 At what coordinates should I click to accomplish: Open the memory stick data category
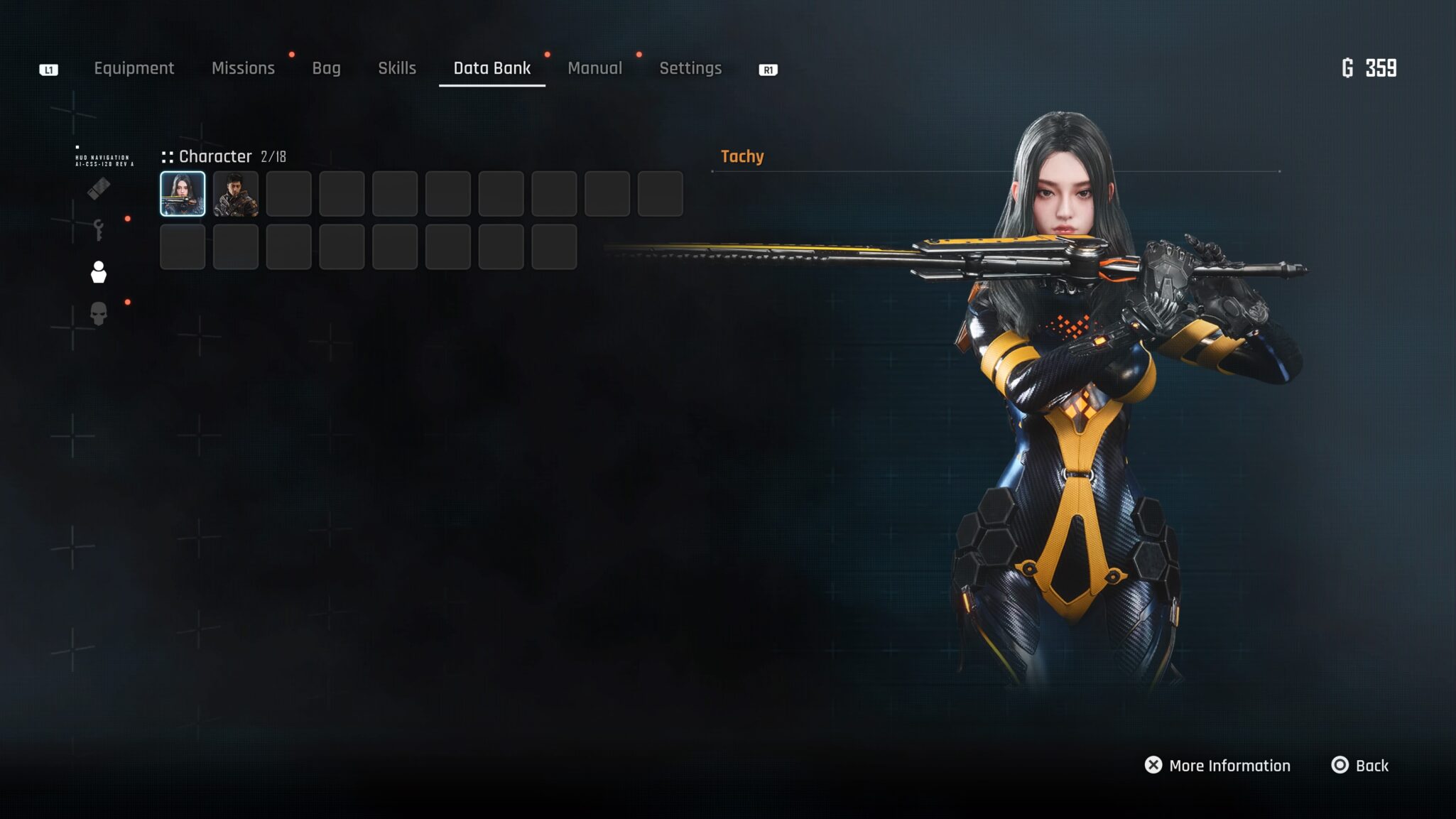tap(99, 189)
